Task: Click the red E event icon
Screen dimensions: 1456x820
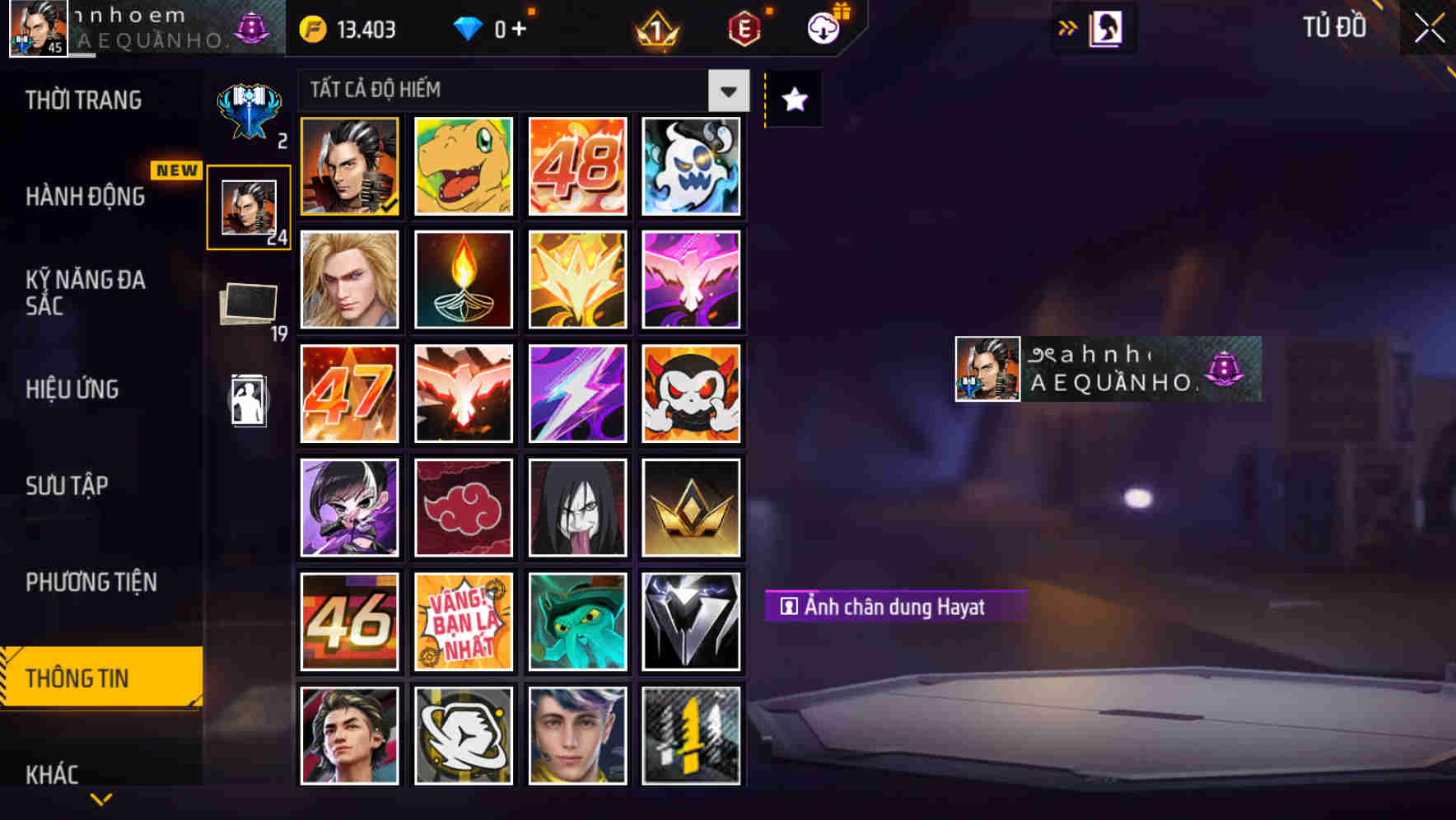Action: point(745,28)
